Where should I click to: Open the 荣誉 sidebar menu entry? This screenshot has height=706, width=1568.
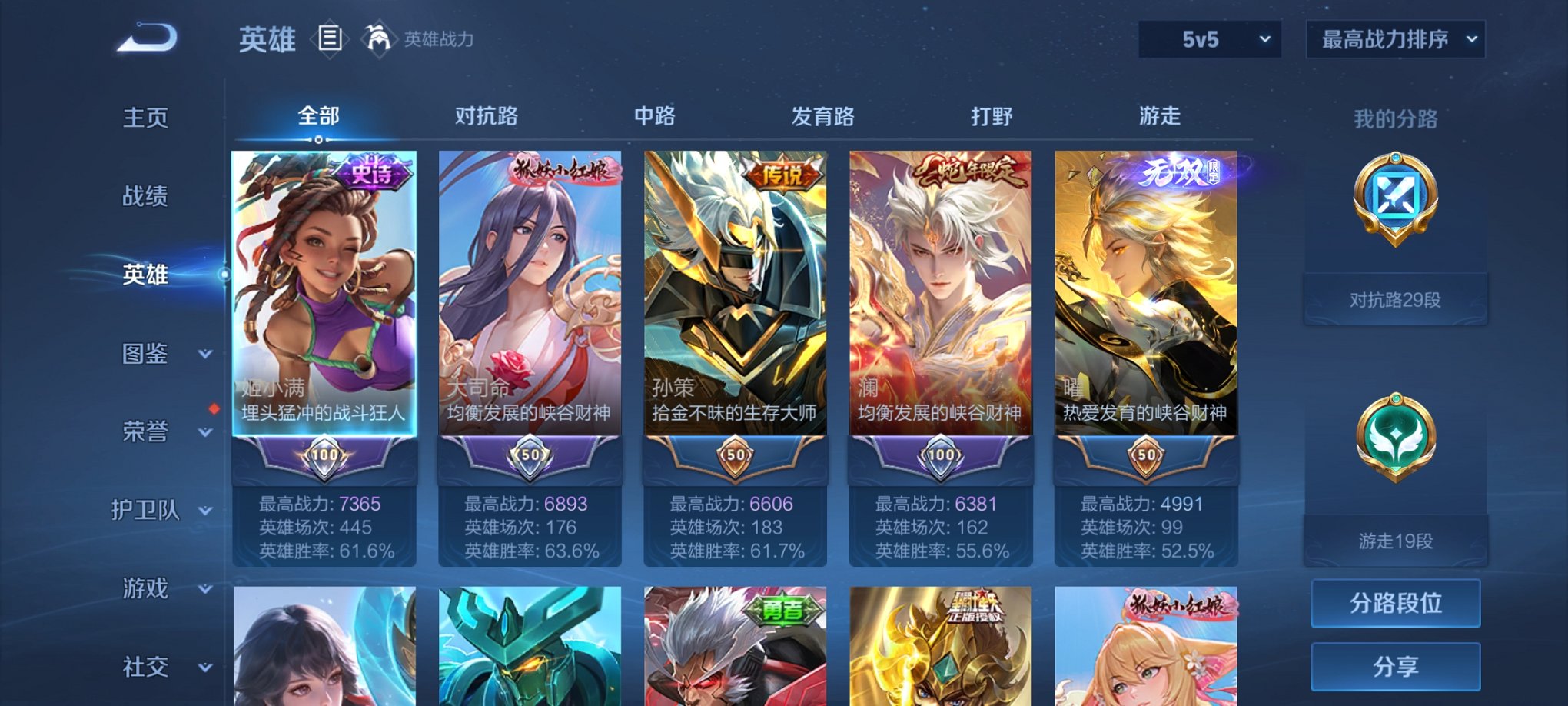143,432
